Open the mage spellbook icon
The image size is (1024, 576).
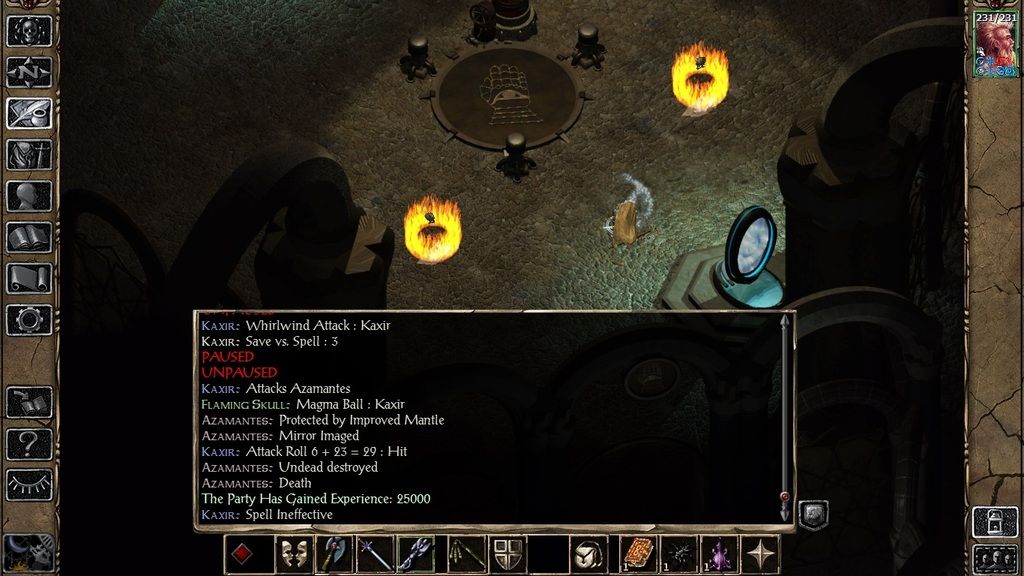(29, 238)
